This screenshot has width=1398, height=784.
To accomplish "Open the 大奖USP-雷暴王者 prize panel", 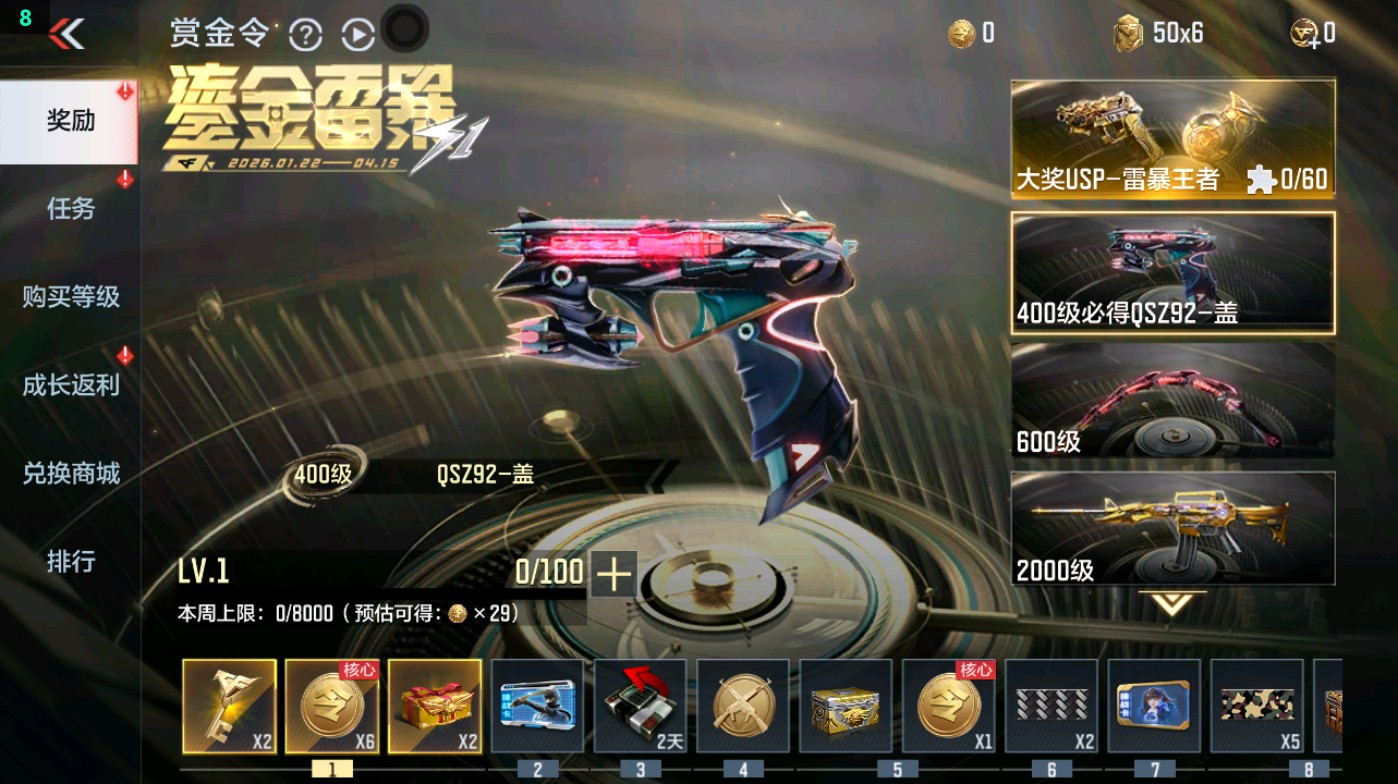I will point(1172,137).
